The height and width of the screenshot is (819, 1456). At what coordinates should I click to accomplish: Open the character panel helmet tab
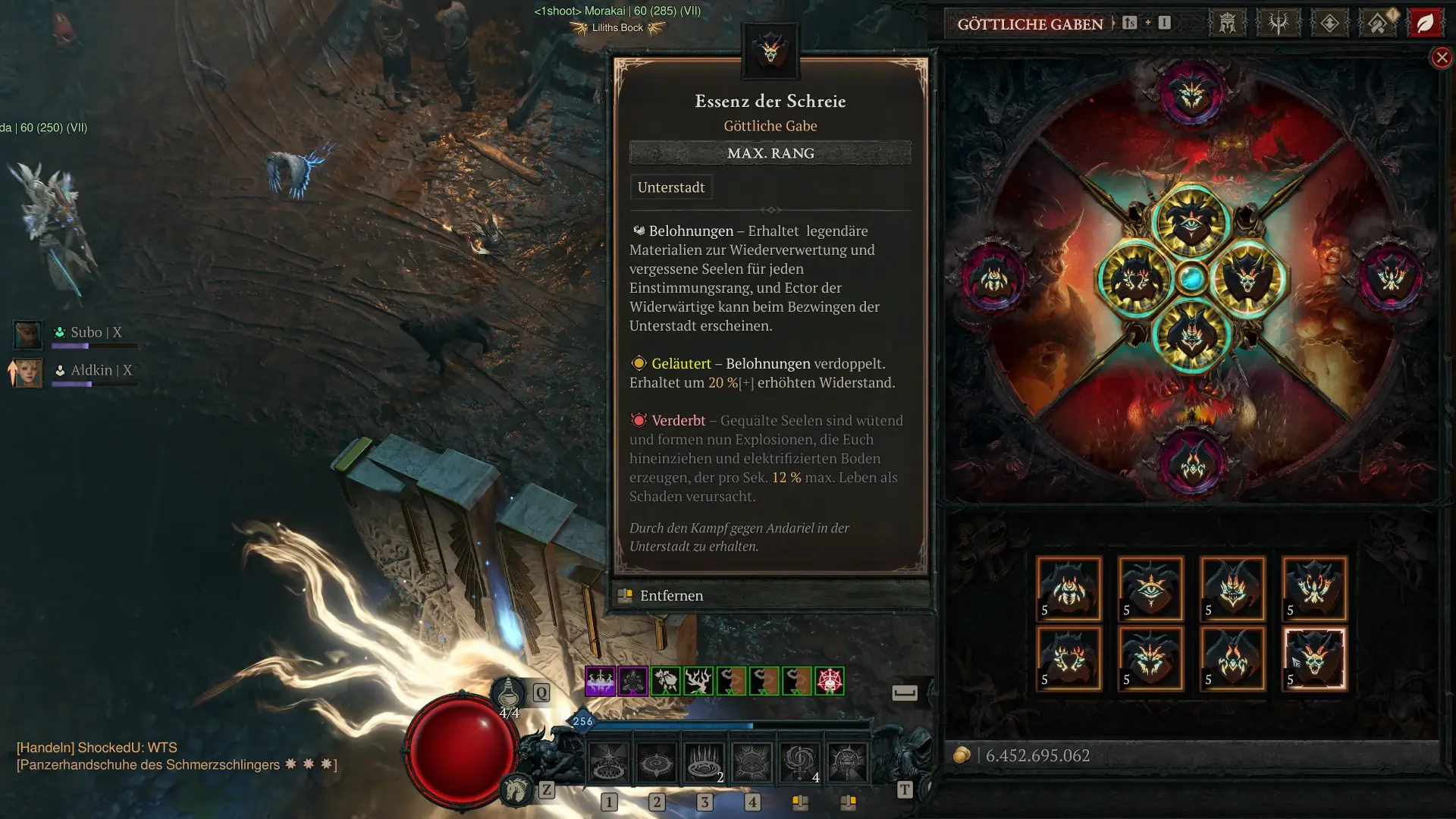1226,23
